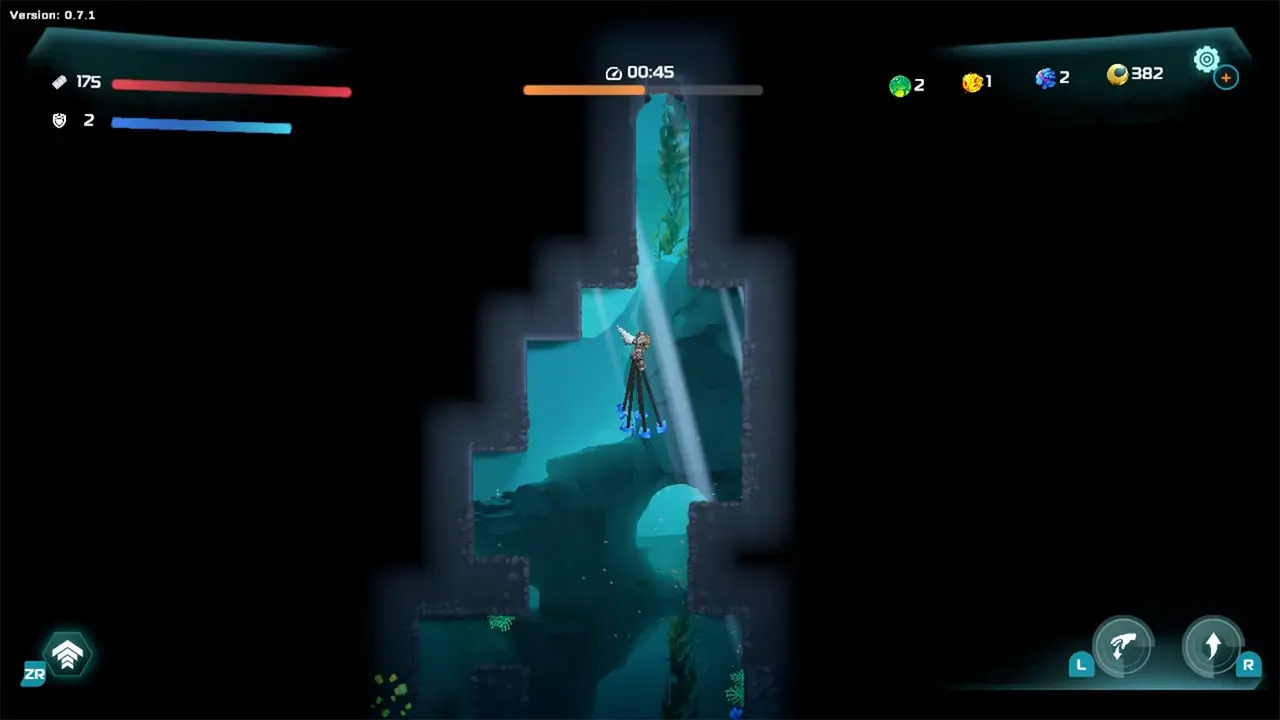This screenshot has width=1280, height=720.
Task: Click the damage stat icon beside 175
Action: 59,82
